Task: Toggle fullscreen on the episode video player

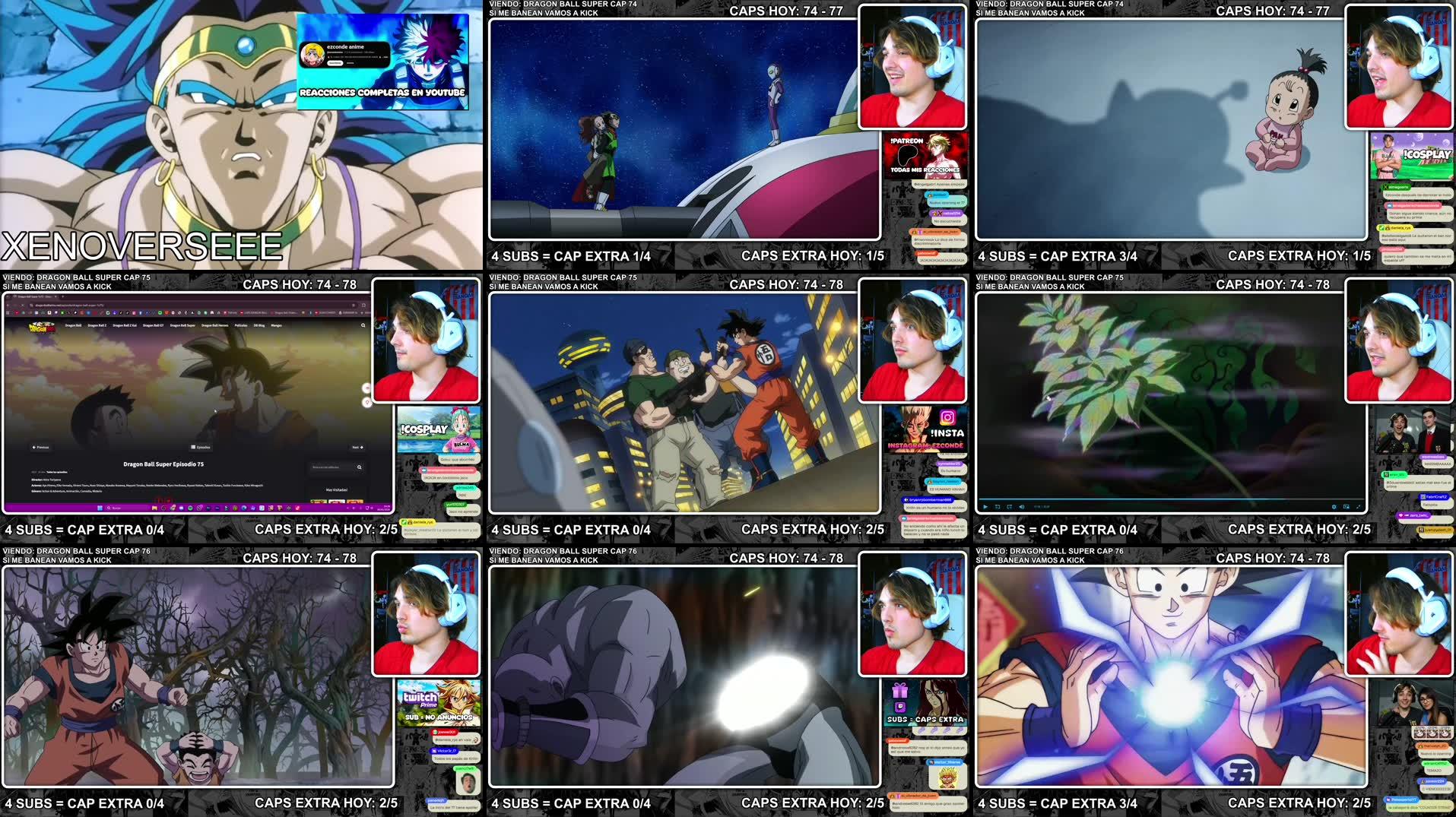Action: point(1358,507)
